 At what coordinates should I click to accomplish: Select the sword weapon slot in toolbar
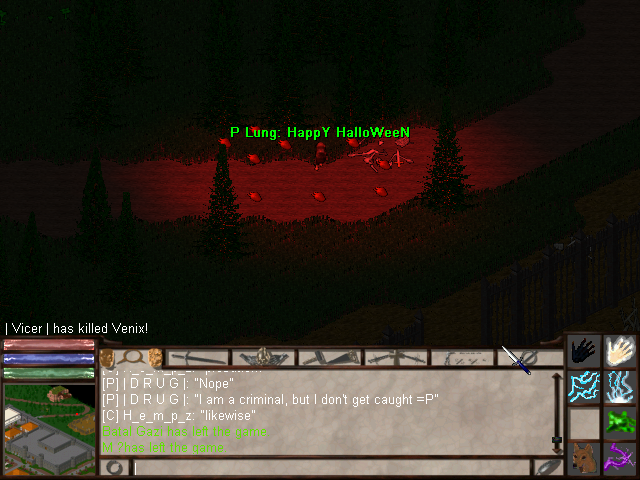pos(199,357)
